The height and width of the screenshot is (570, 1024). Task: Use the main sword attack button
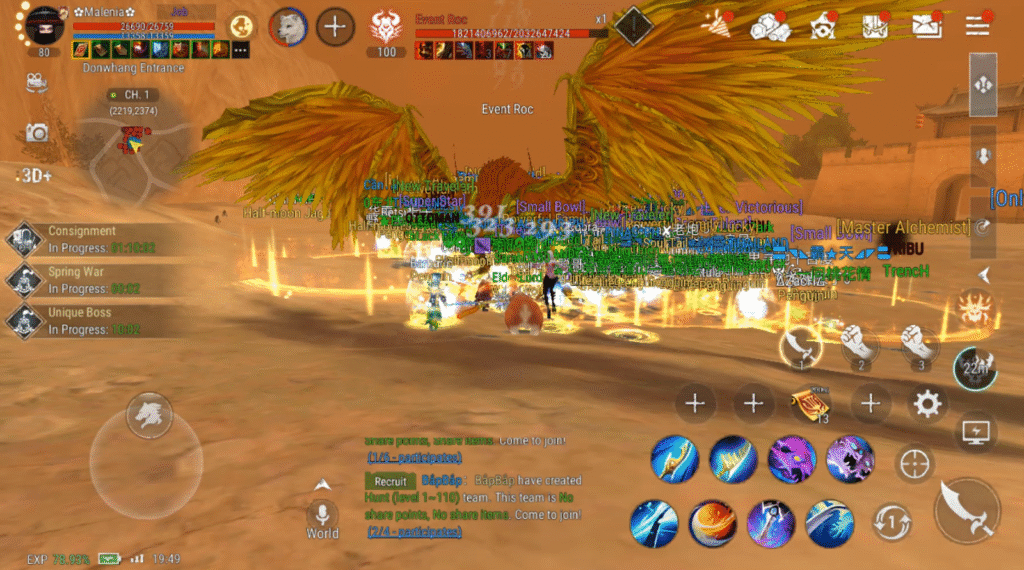[967, 510]
